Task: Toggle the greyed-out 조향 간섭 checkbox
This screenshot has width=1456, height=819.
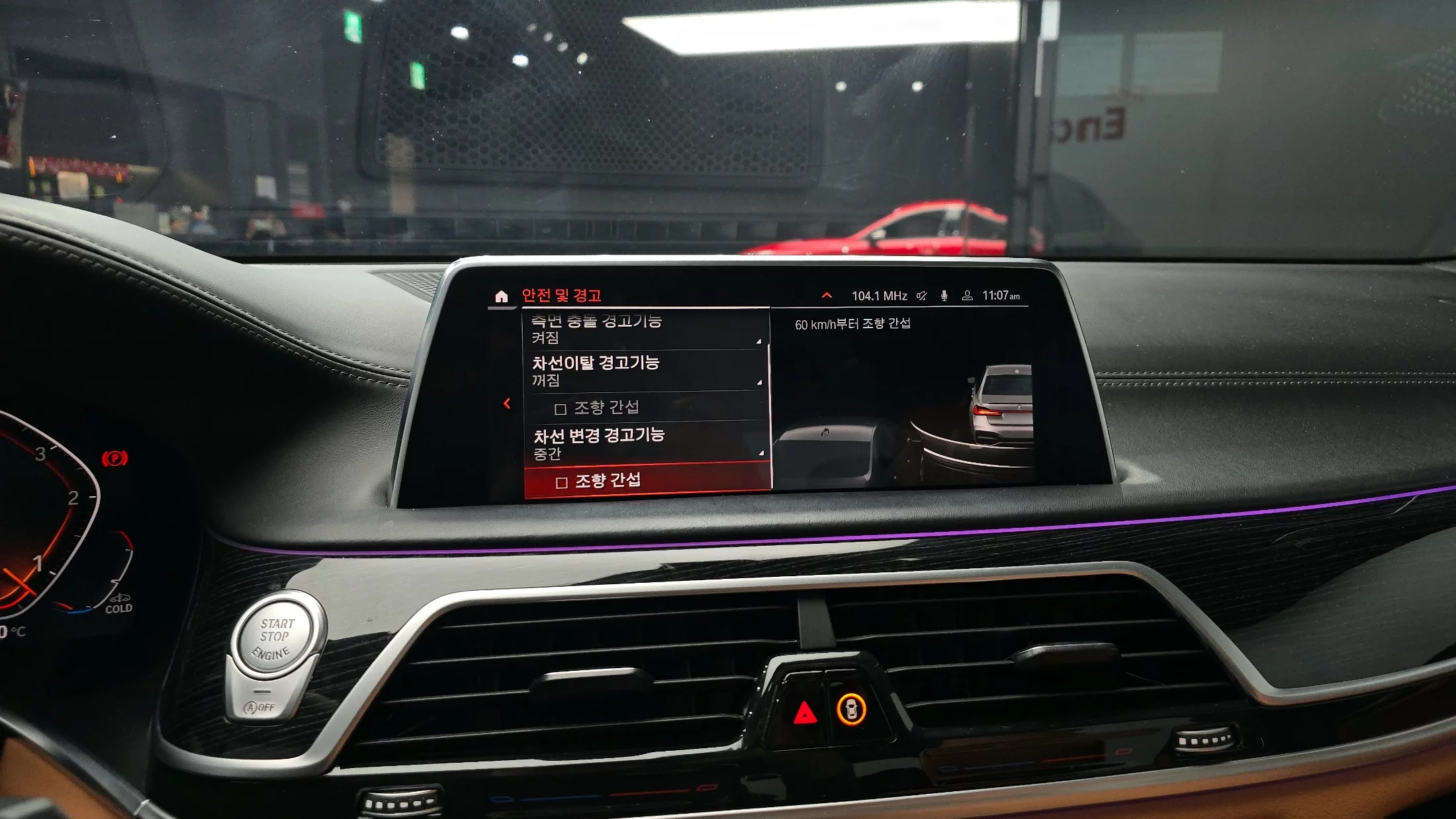Action: (560, 409)
